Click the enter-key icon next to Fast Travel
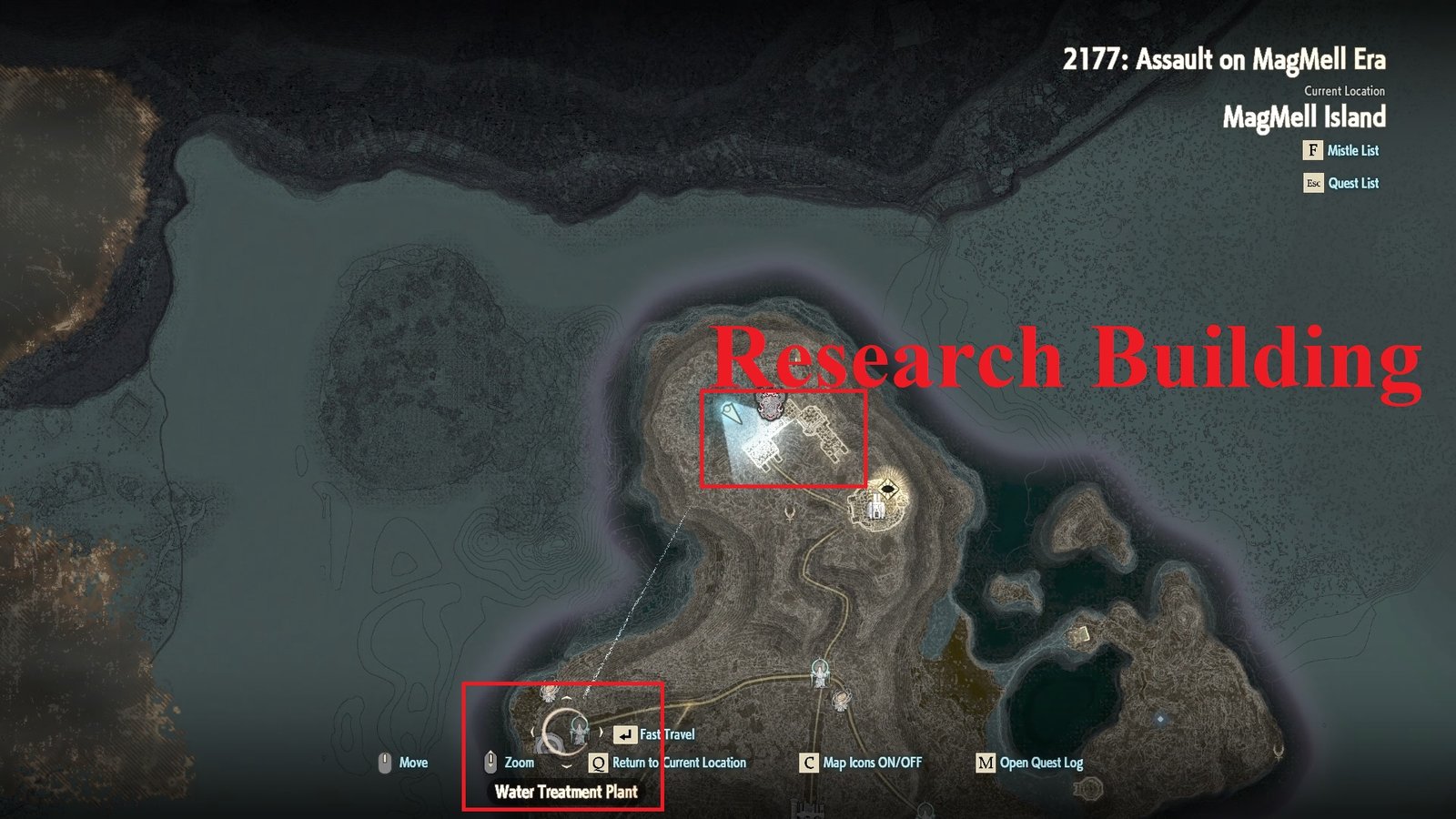 (x=625, y=734)
